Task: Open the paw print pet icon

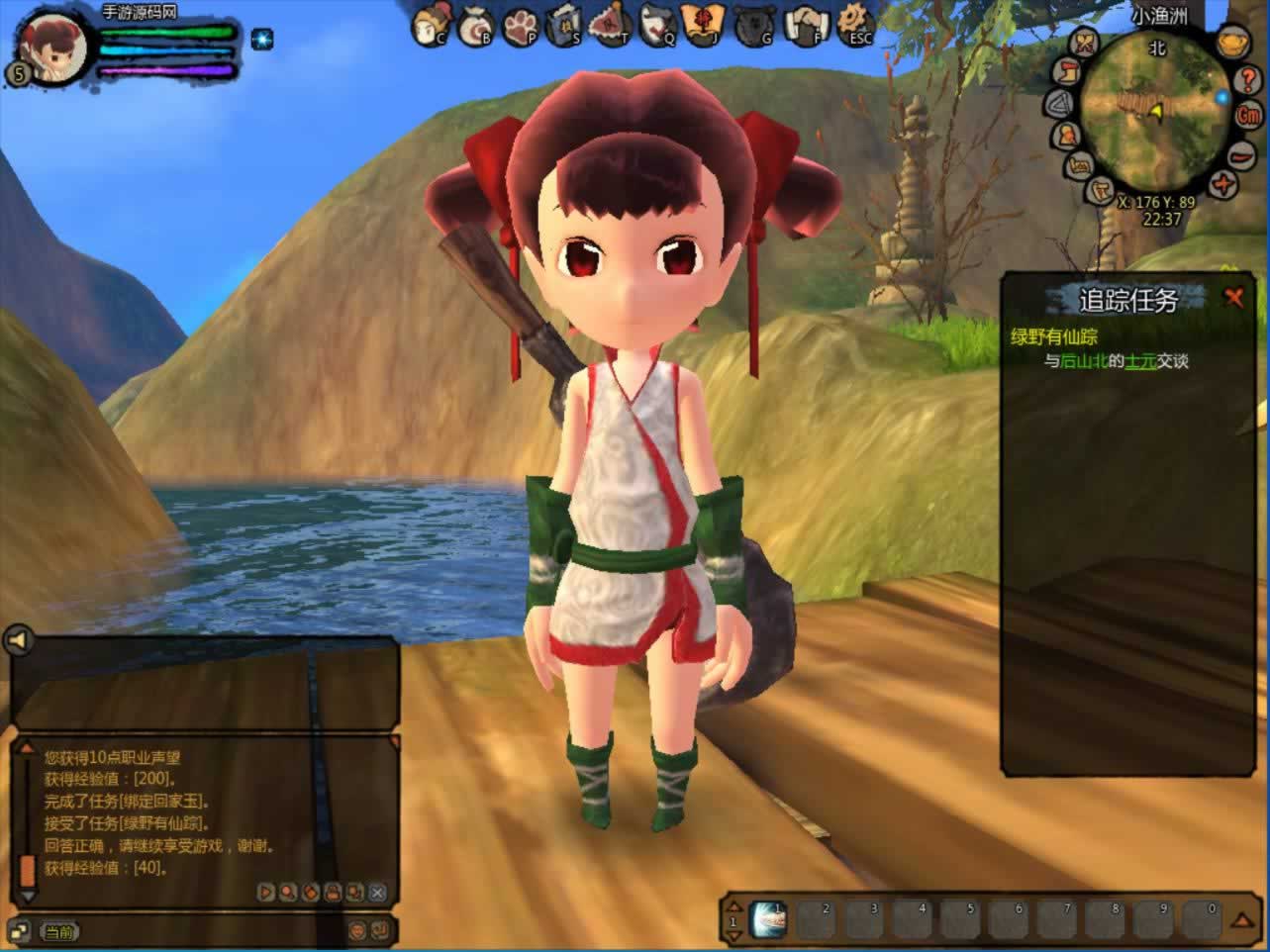Action: [x=522, y=25]
